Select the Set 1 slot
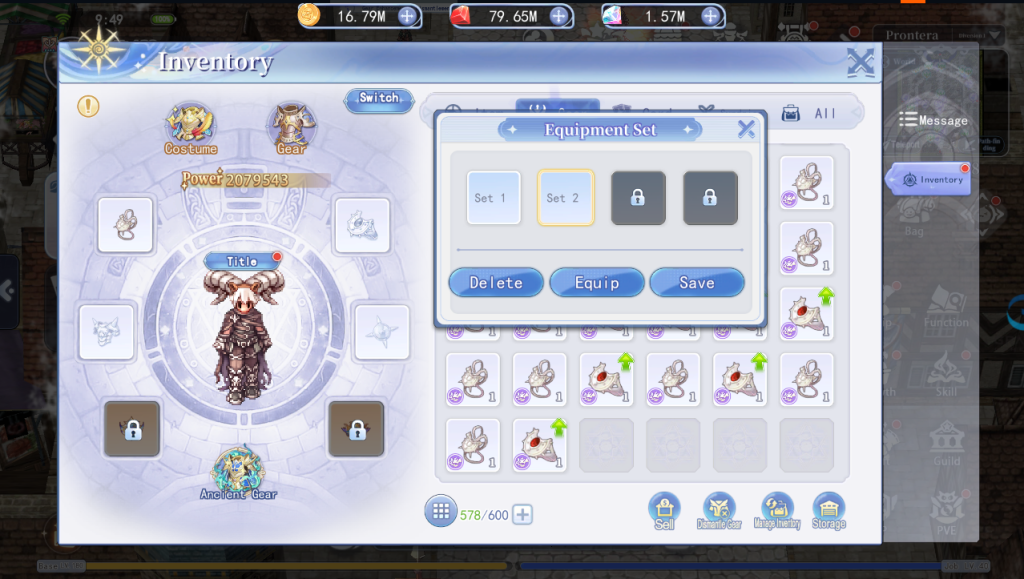1024x579 pixels. (493, 198)
